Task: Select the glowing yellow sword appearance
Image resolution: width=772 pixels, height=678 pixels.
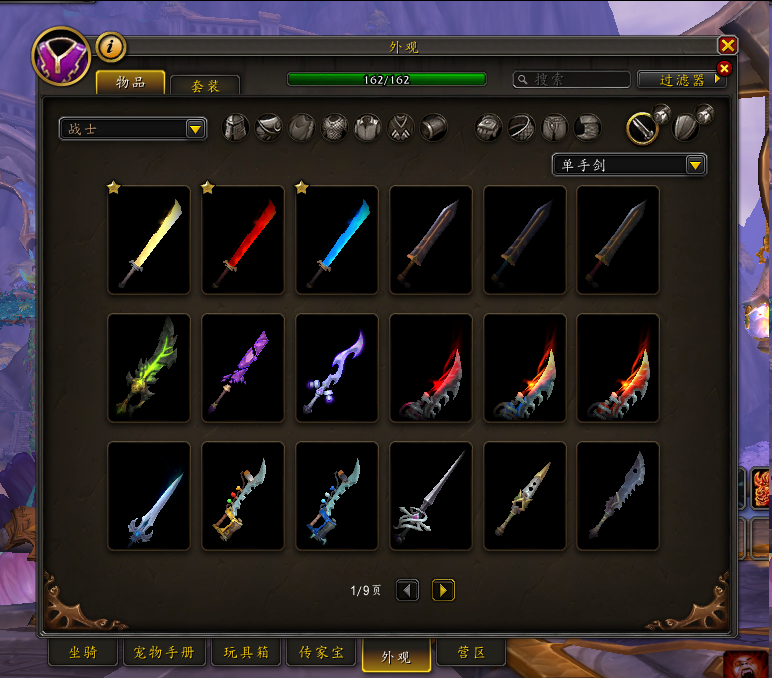Action: click(149, 241)
